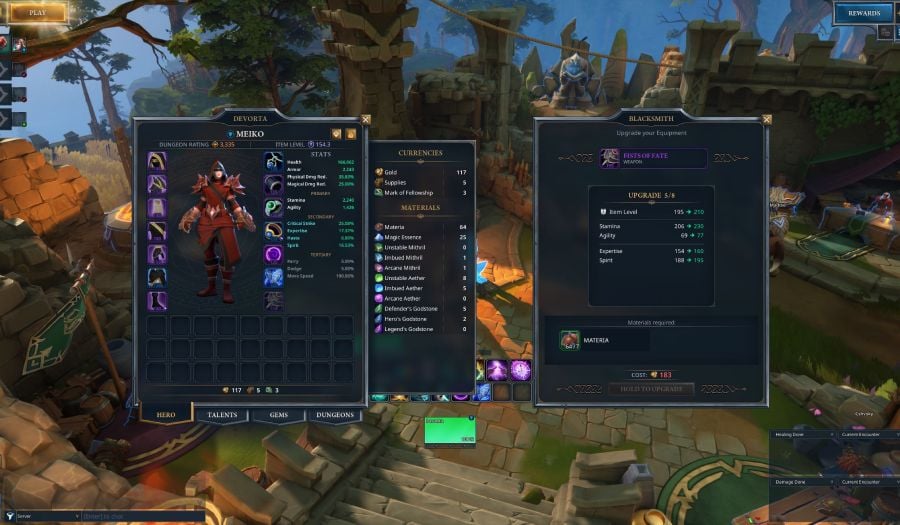
Task: Select the Magic Essence material row
Action: (420, 237)
